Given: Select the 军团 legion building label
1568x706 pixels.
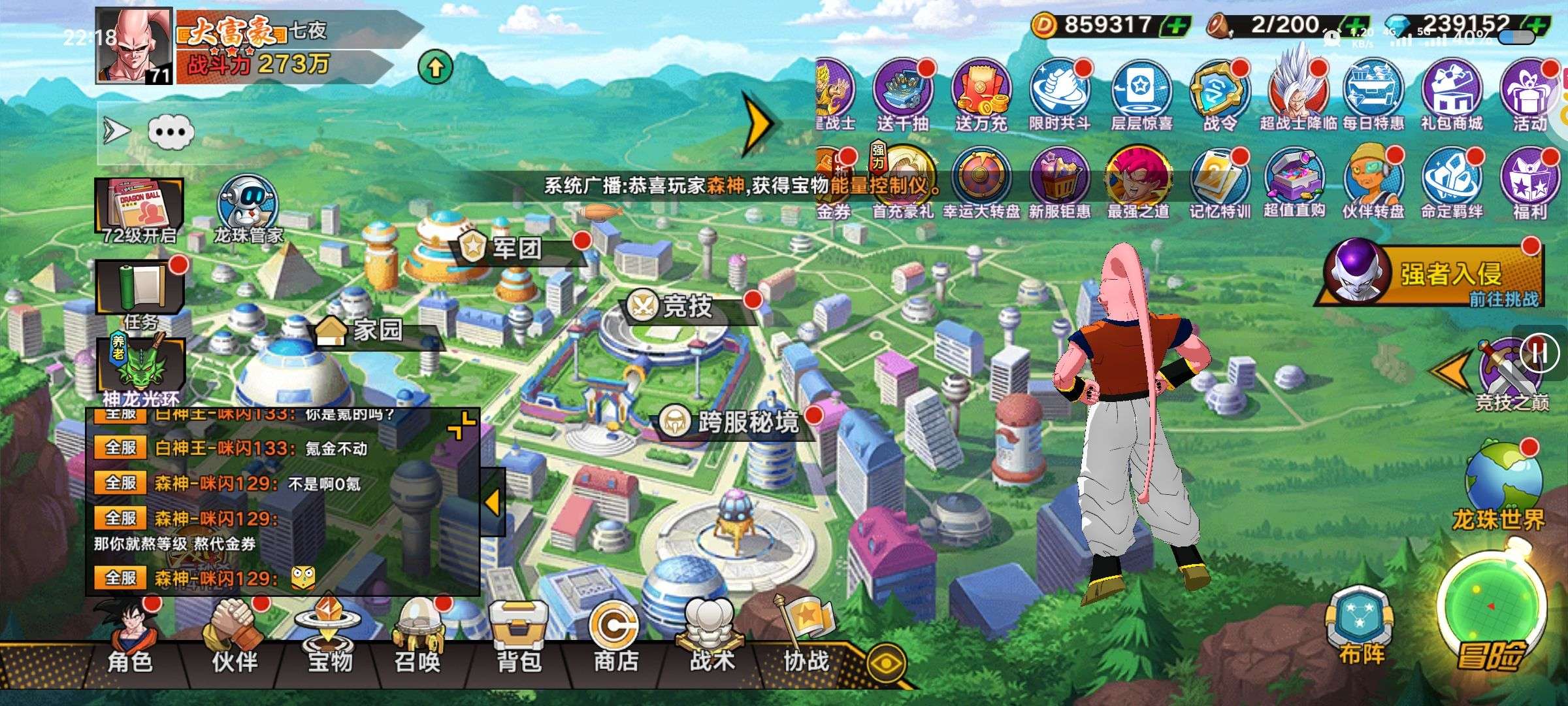Looking at the screenshot, I should click(x=516, y=248).
